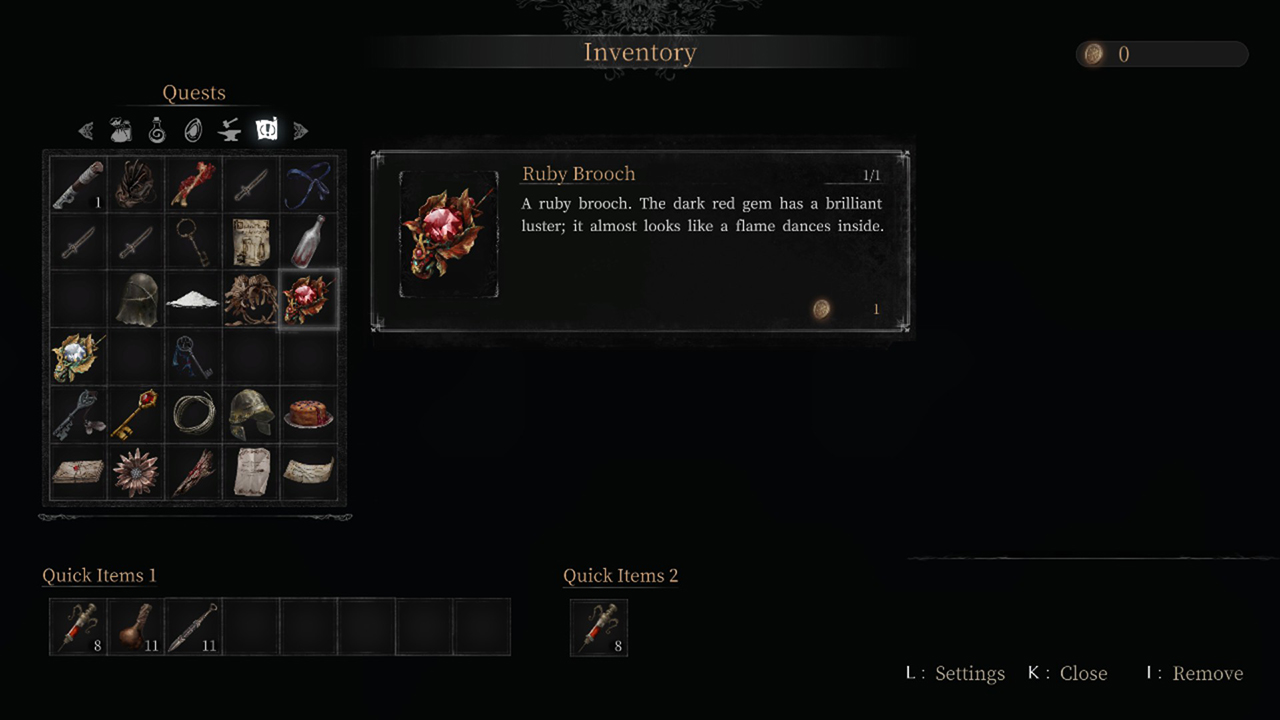Select the blood syringe in Quick Items 2
1280x720 pixels.
point(598,627)
